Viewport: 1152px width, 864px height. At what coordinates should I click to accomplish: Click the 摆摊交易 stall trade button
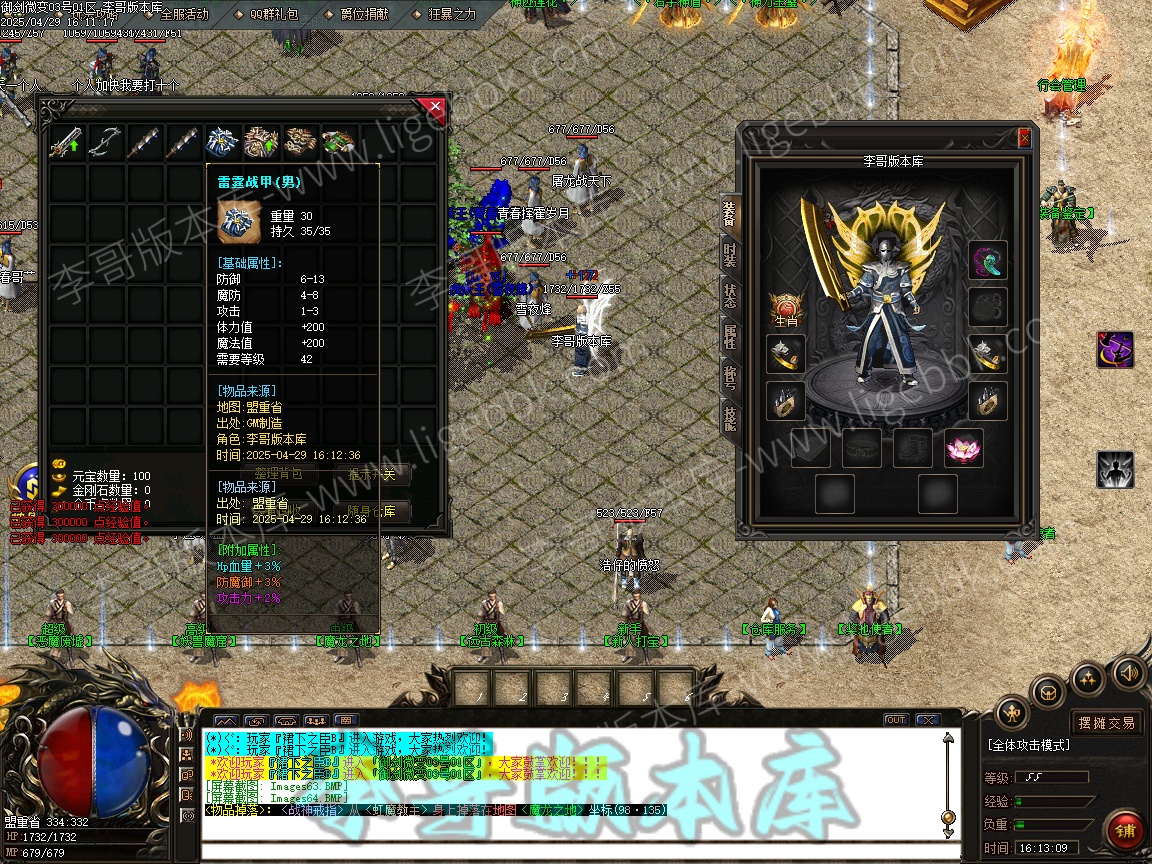[1106, 722]
